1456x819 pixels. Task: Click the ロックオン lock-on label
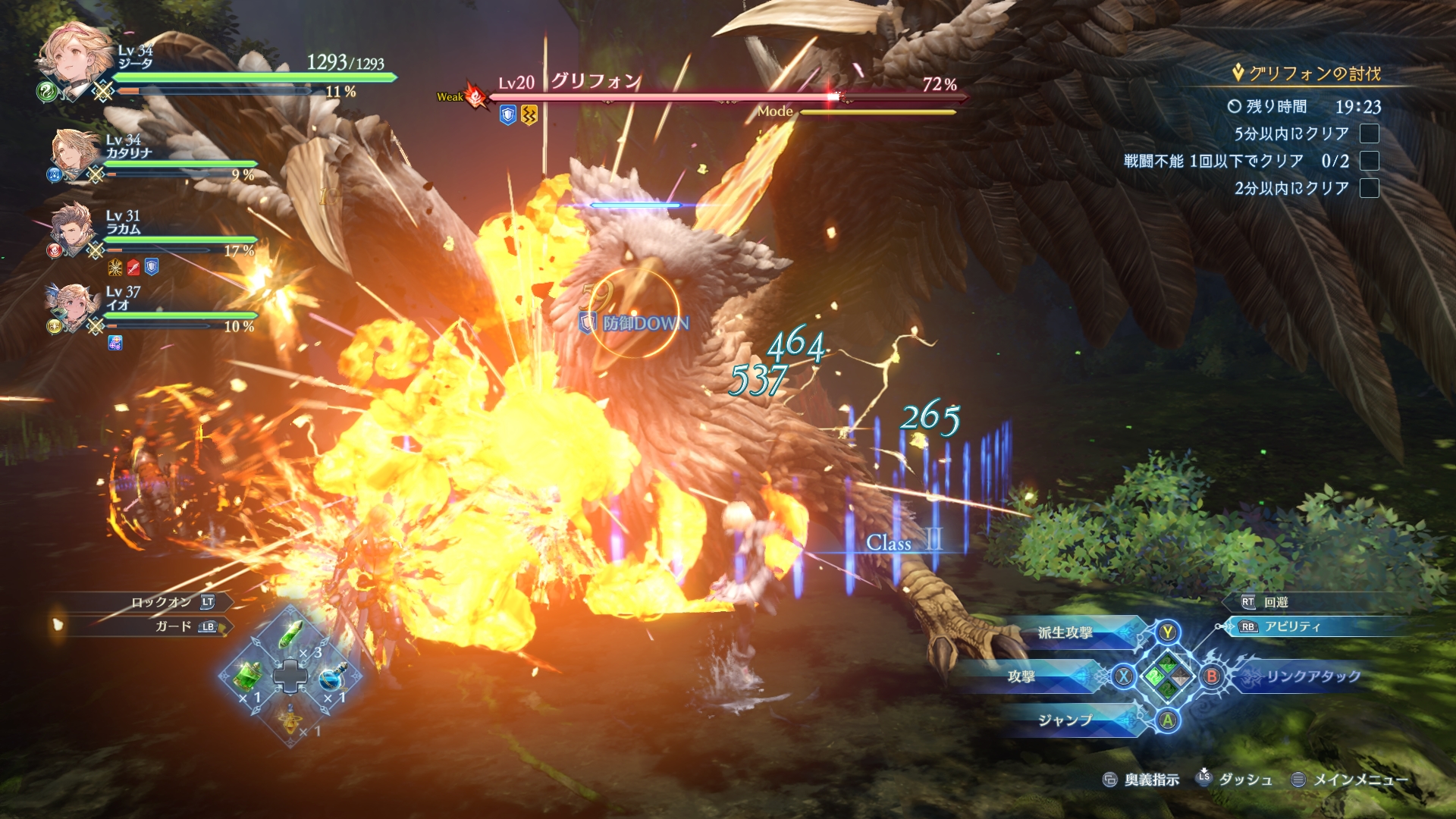[161, 602]
